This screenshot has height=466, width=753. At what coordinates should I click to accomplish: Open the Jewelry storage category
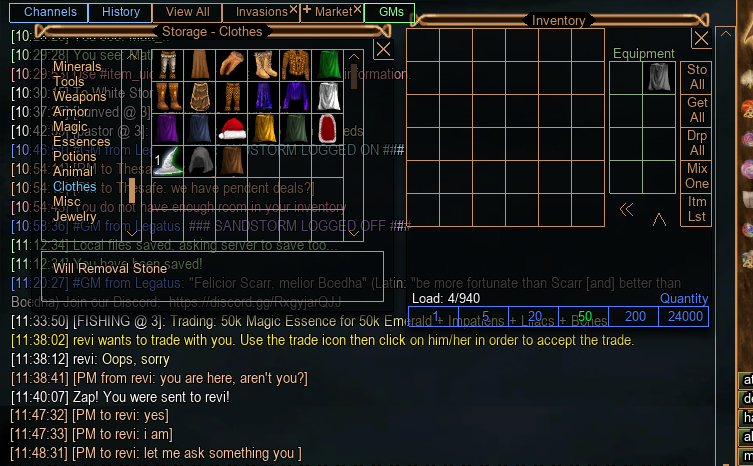tap(75, 217)
